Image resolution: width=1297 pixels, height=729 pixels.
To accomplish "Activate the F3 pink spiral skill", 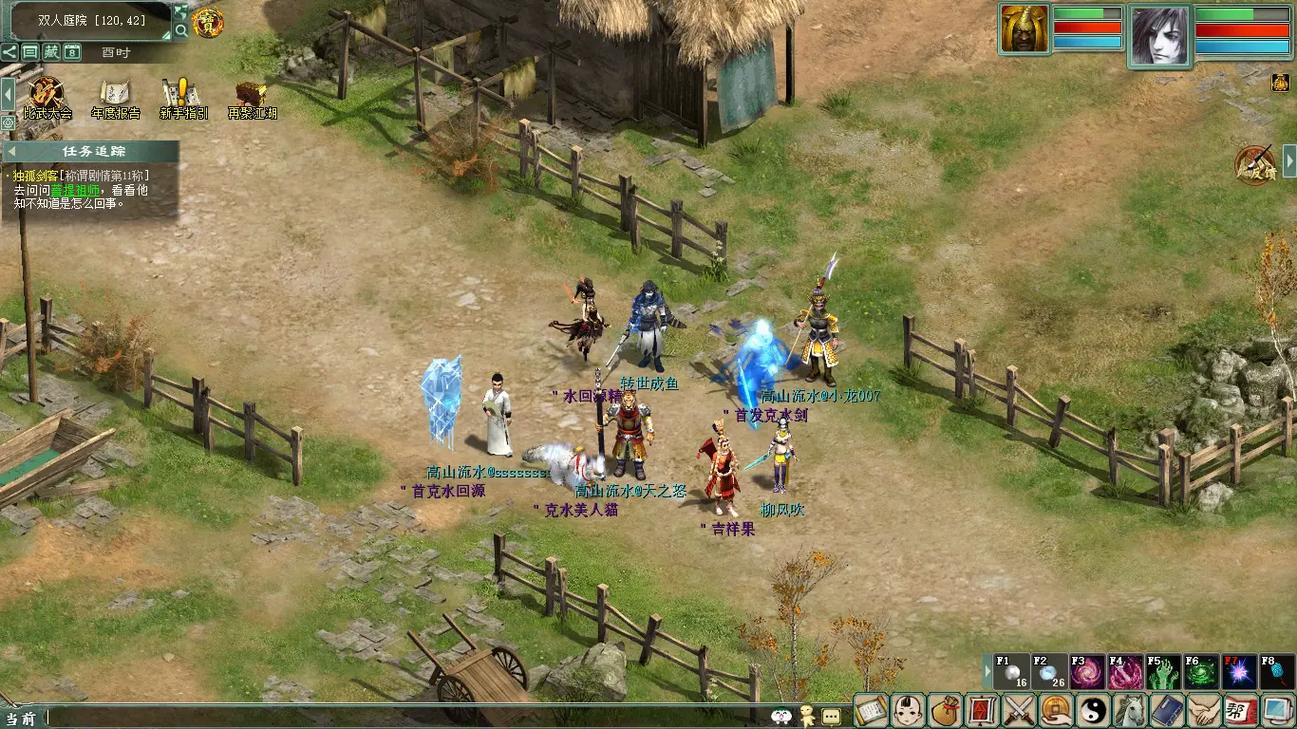I will pyautogui.click(x=1086, y=672).
